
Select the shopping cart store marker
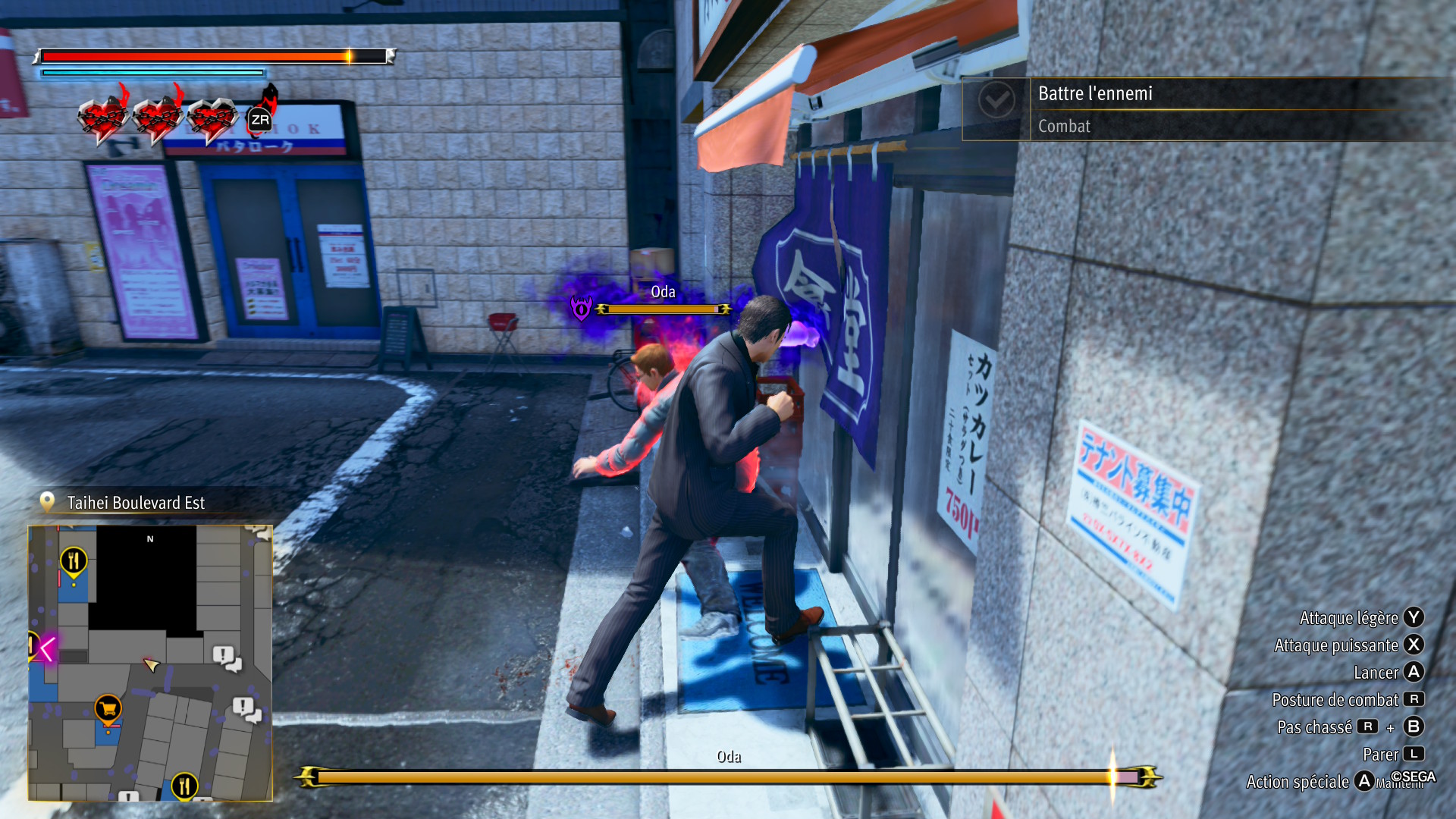tap(108, 709)
